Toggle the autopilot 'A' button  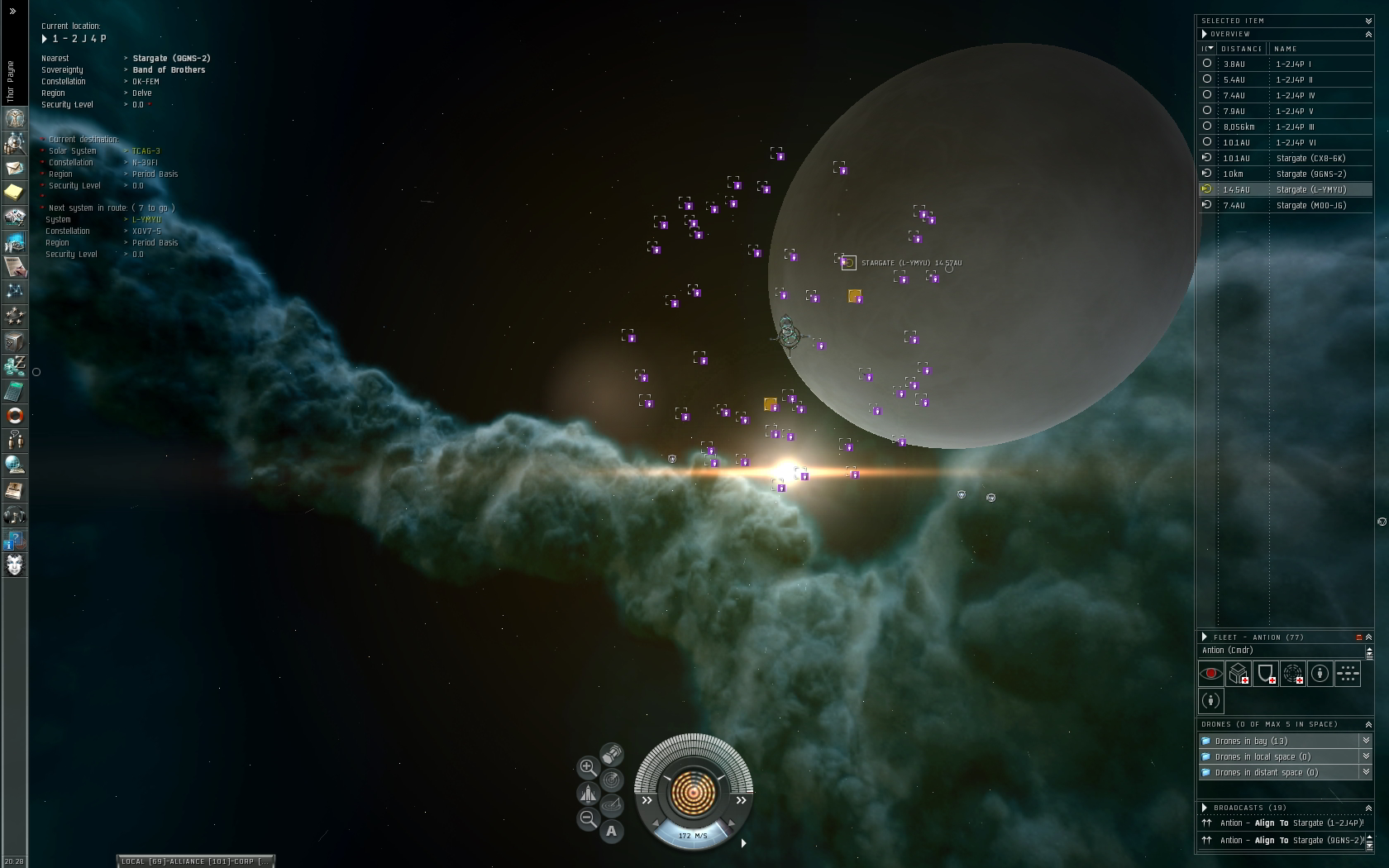[612, 831]
